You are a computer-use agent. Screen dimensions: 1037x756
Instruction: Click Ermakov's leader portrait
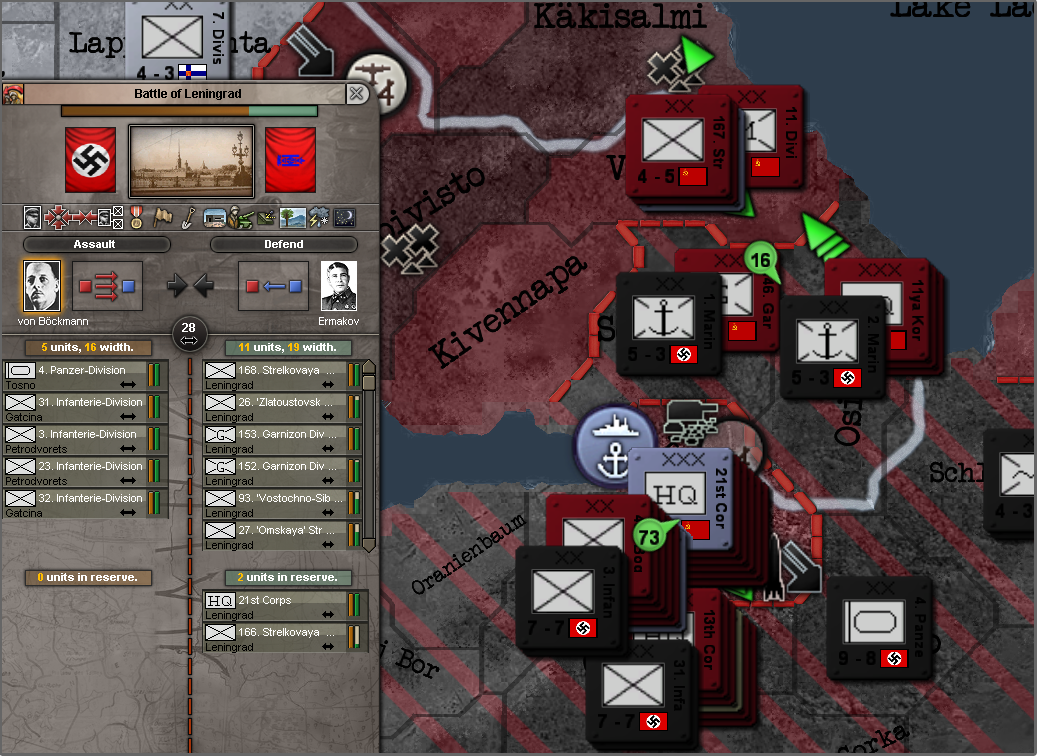pyautogui.click(x=339, y=287)
